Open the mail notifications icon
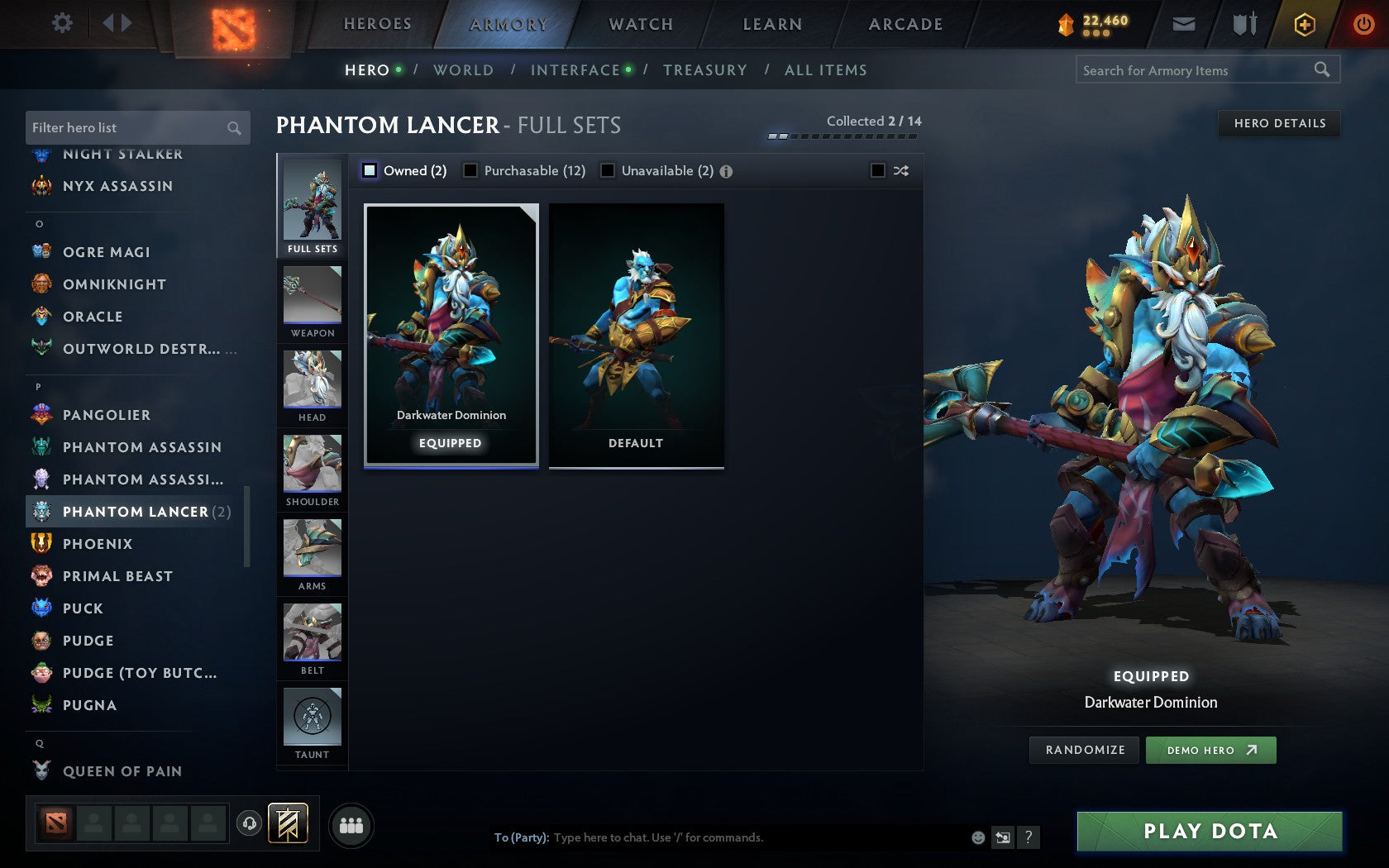1389x868 pixels. tap(1184, 24)
